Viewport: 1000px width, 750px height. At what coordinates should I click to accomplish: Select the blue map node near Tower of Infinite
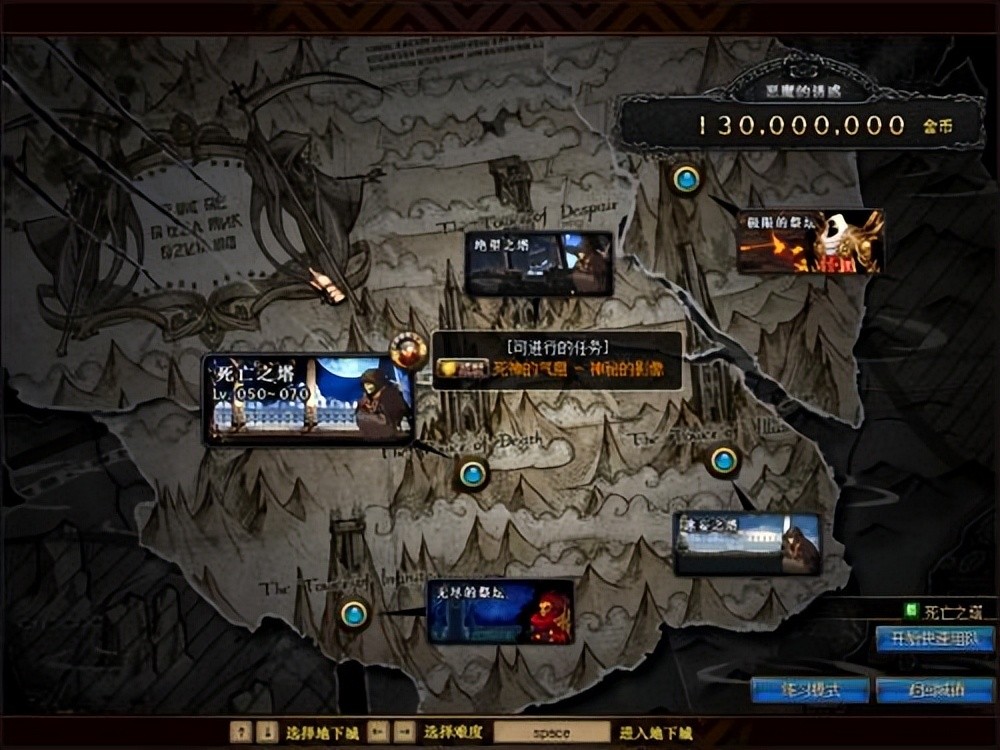[x=352, y=613]
